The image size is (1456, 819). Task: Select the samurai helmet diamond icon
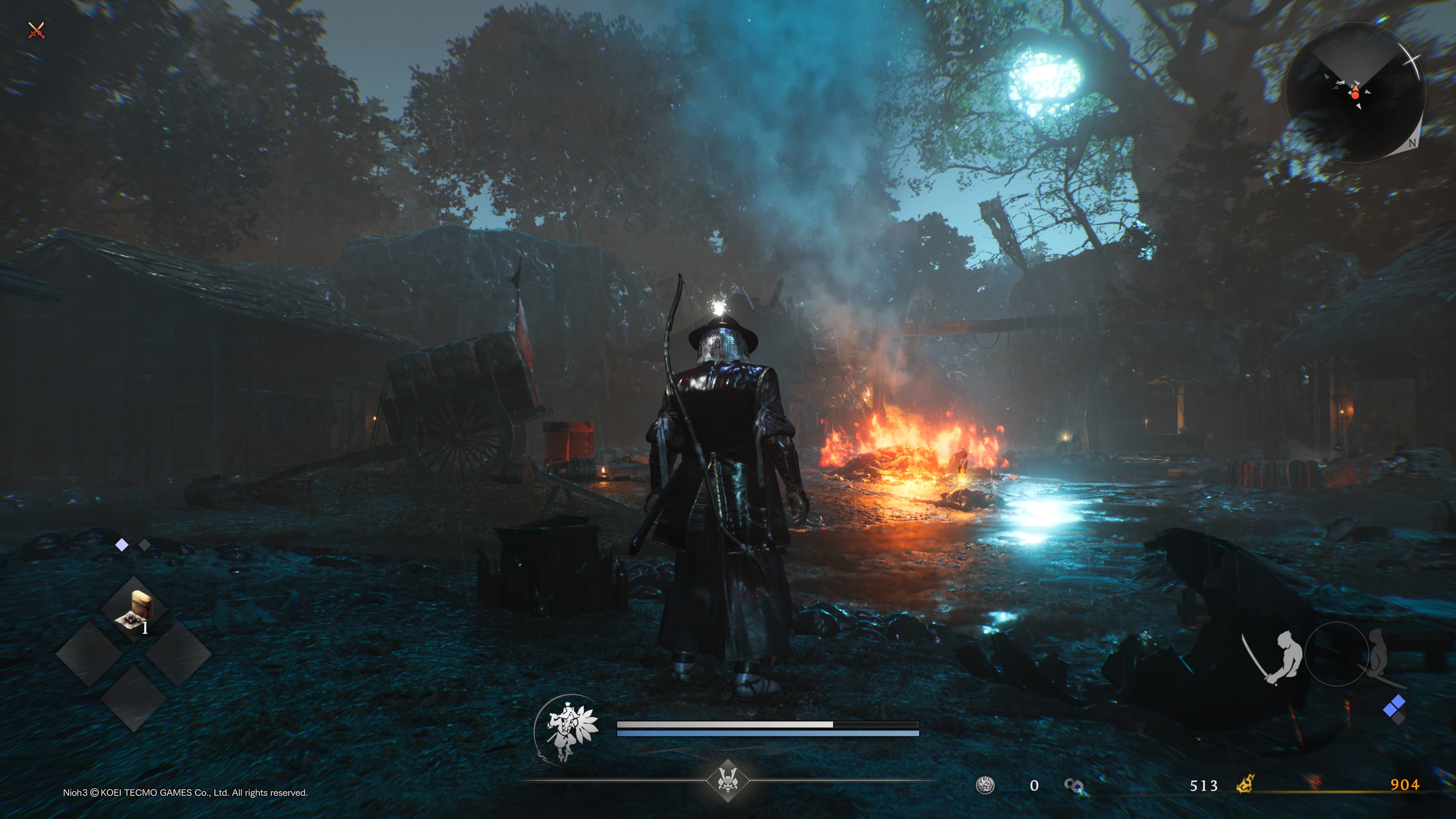[728, 781]
